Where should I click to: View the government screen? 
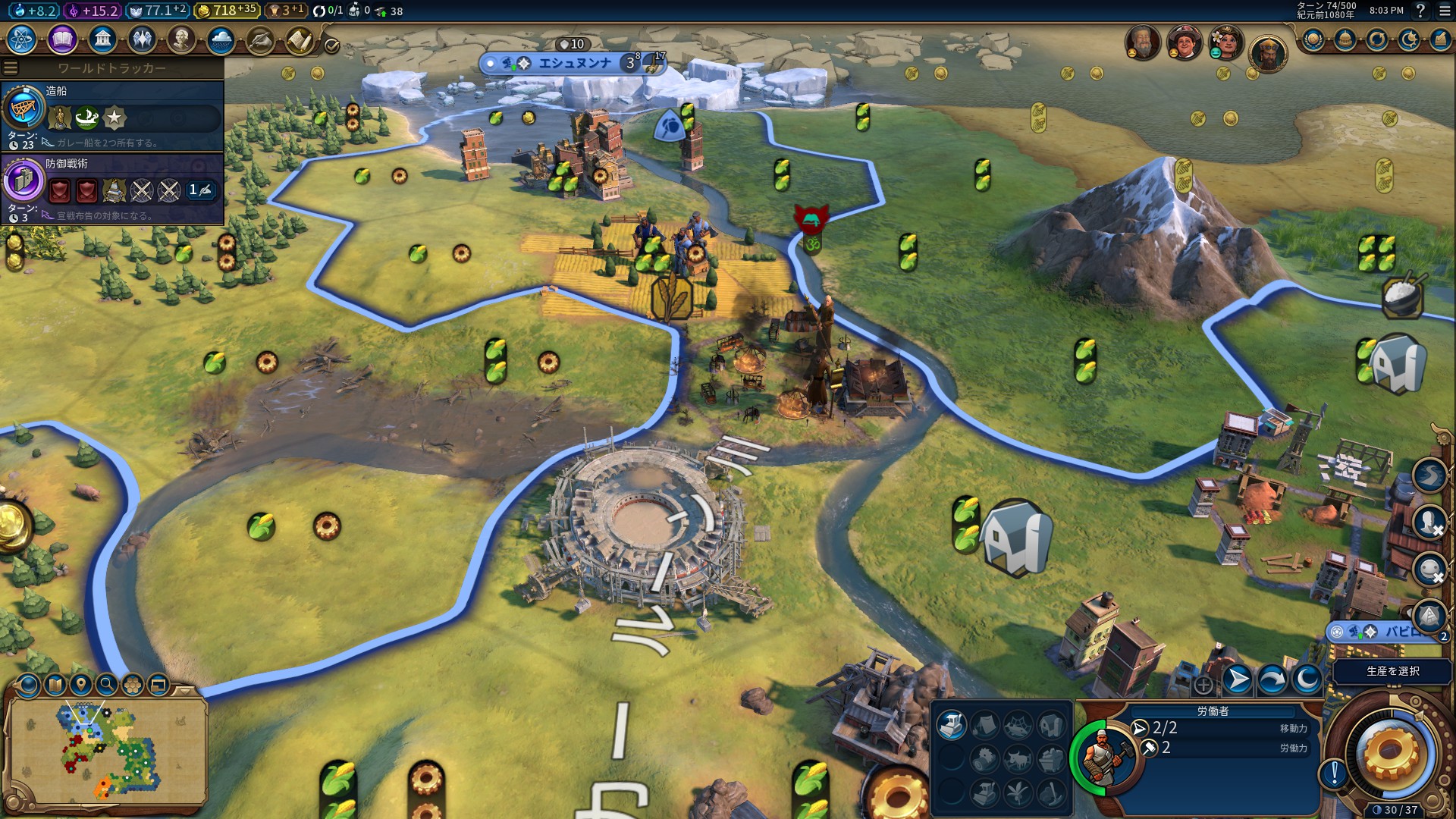click(102, 39)
